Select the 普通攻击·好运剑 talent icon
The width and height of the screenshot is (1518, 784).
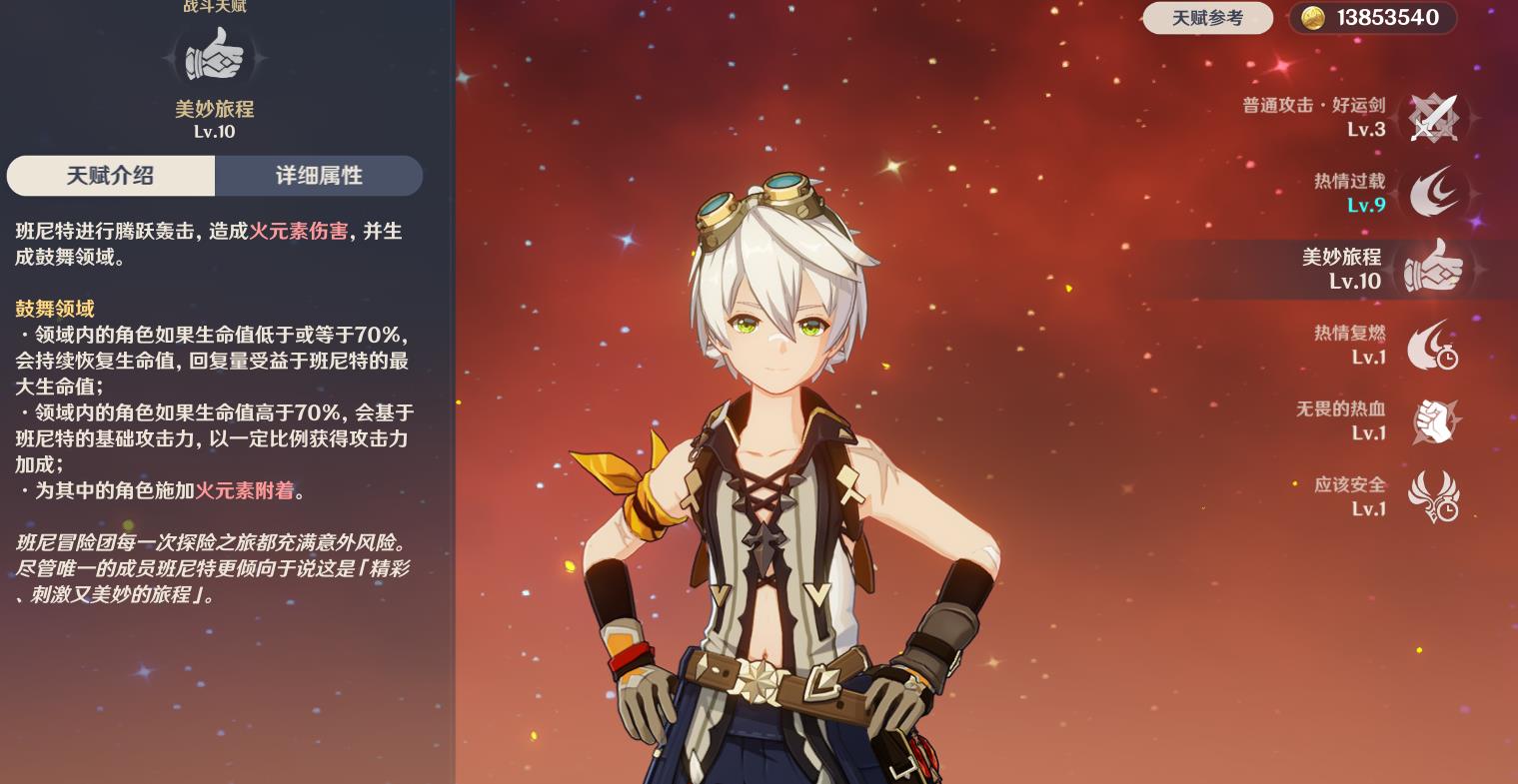1433,118
